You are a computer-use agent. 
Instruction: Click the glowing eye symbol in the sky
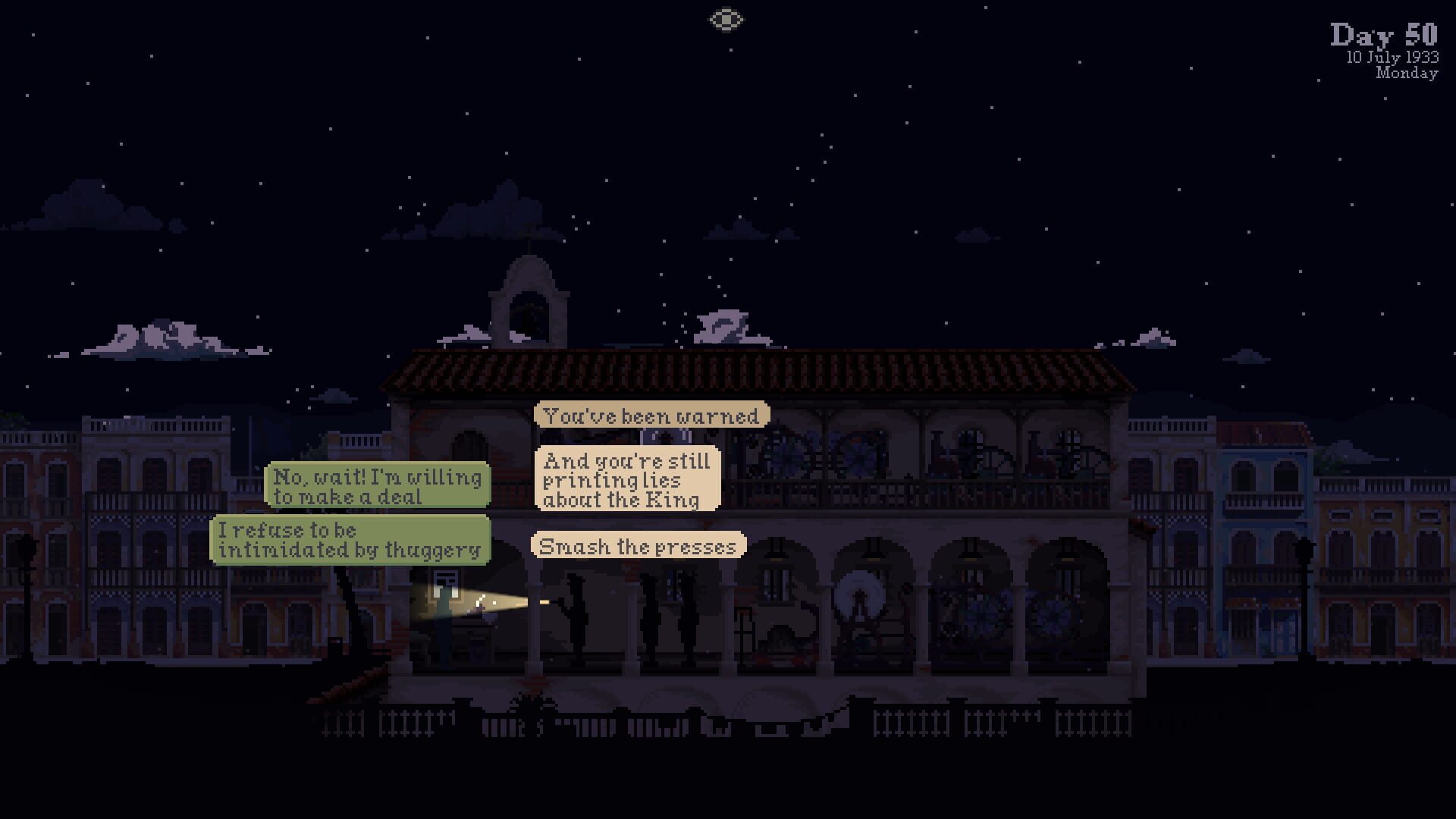coord(727,19)
